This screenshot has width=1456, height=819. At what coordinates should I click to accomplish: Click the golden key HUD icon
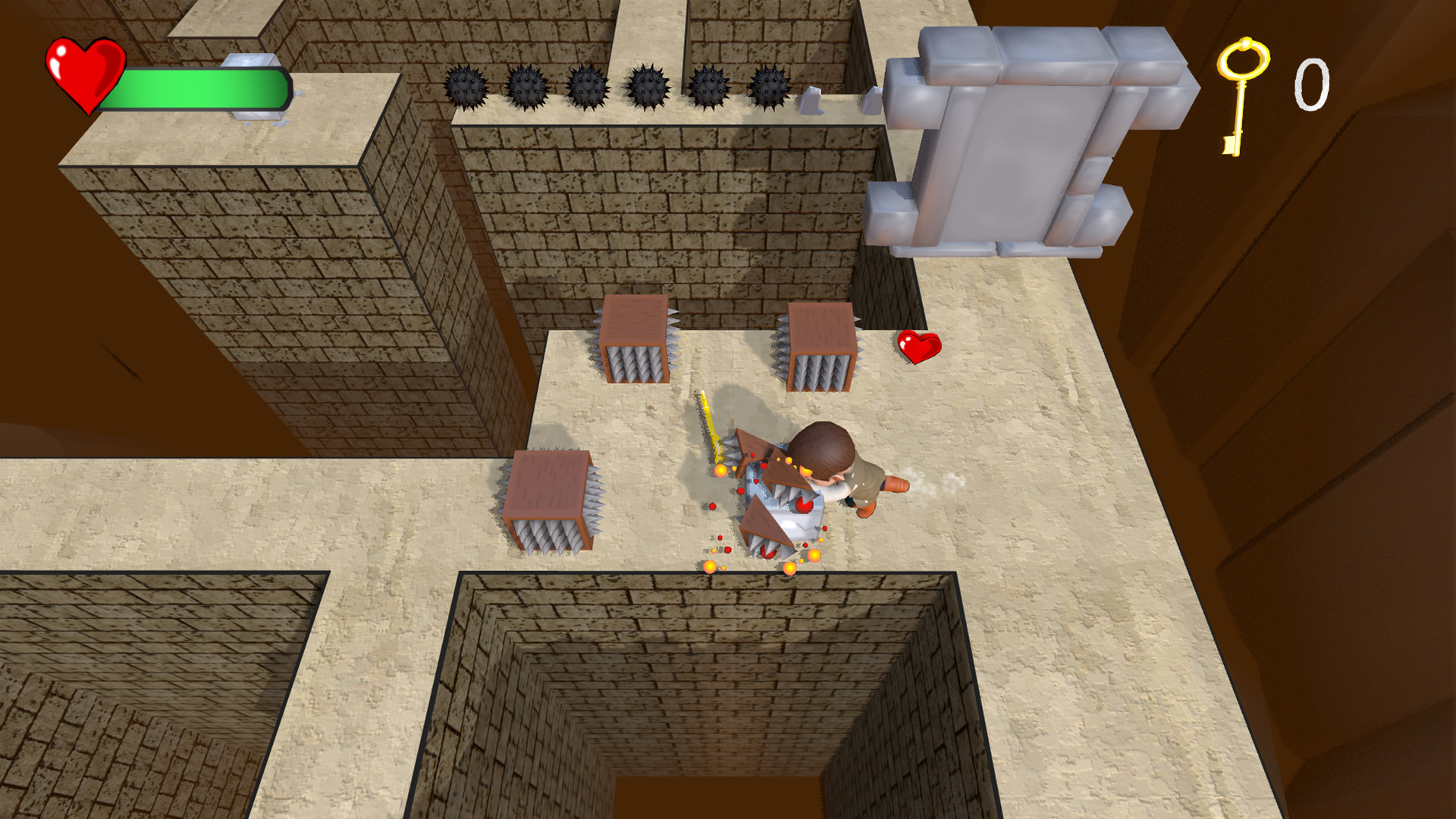(x=1241, y=93)
